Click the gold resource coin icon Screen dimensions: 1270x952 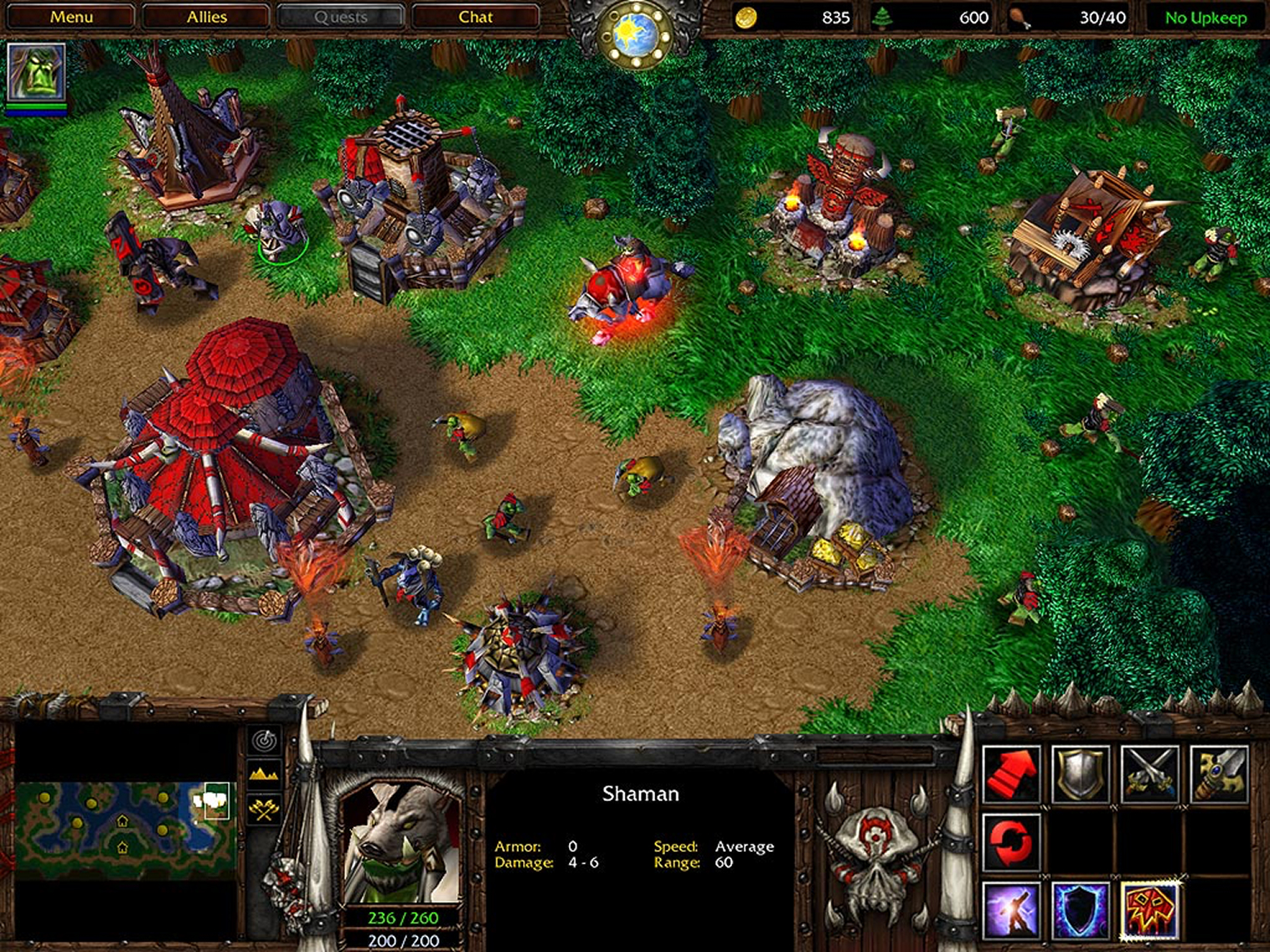click(746, 17)
